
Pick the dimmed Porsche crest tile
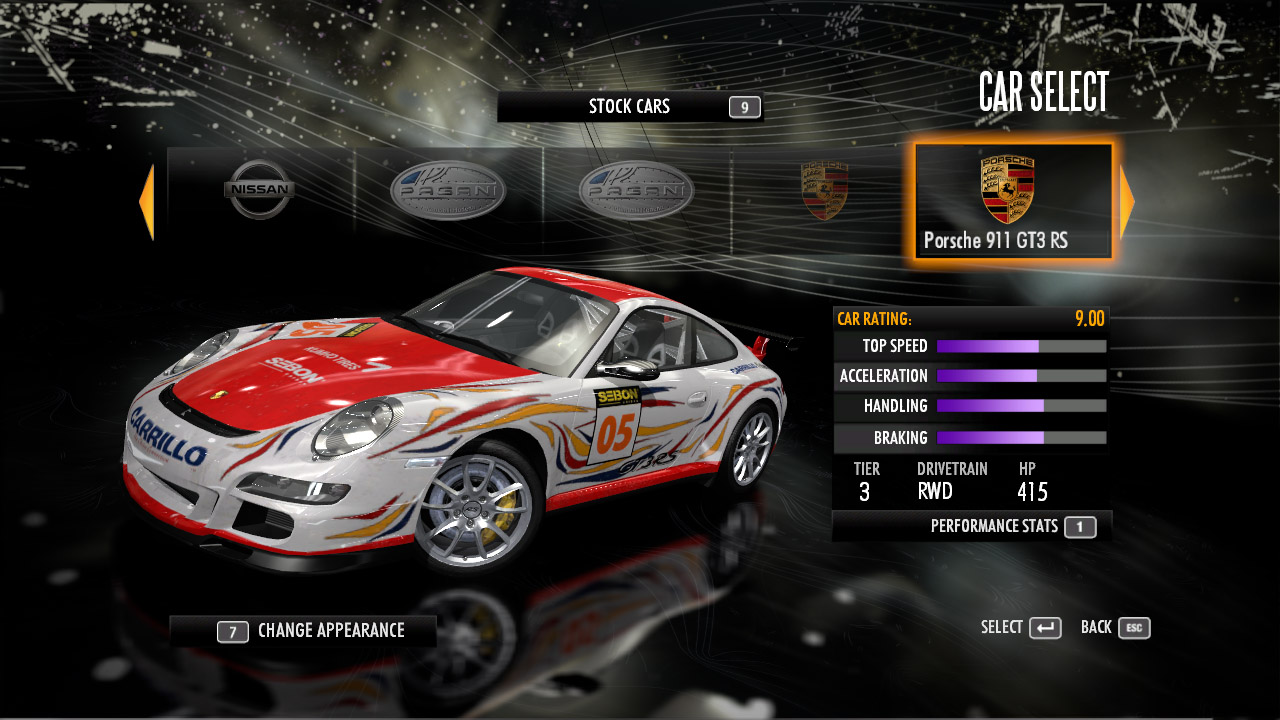tap(824, 191)
